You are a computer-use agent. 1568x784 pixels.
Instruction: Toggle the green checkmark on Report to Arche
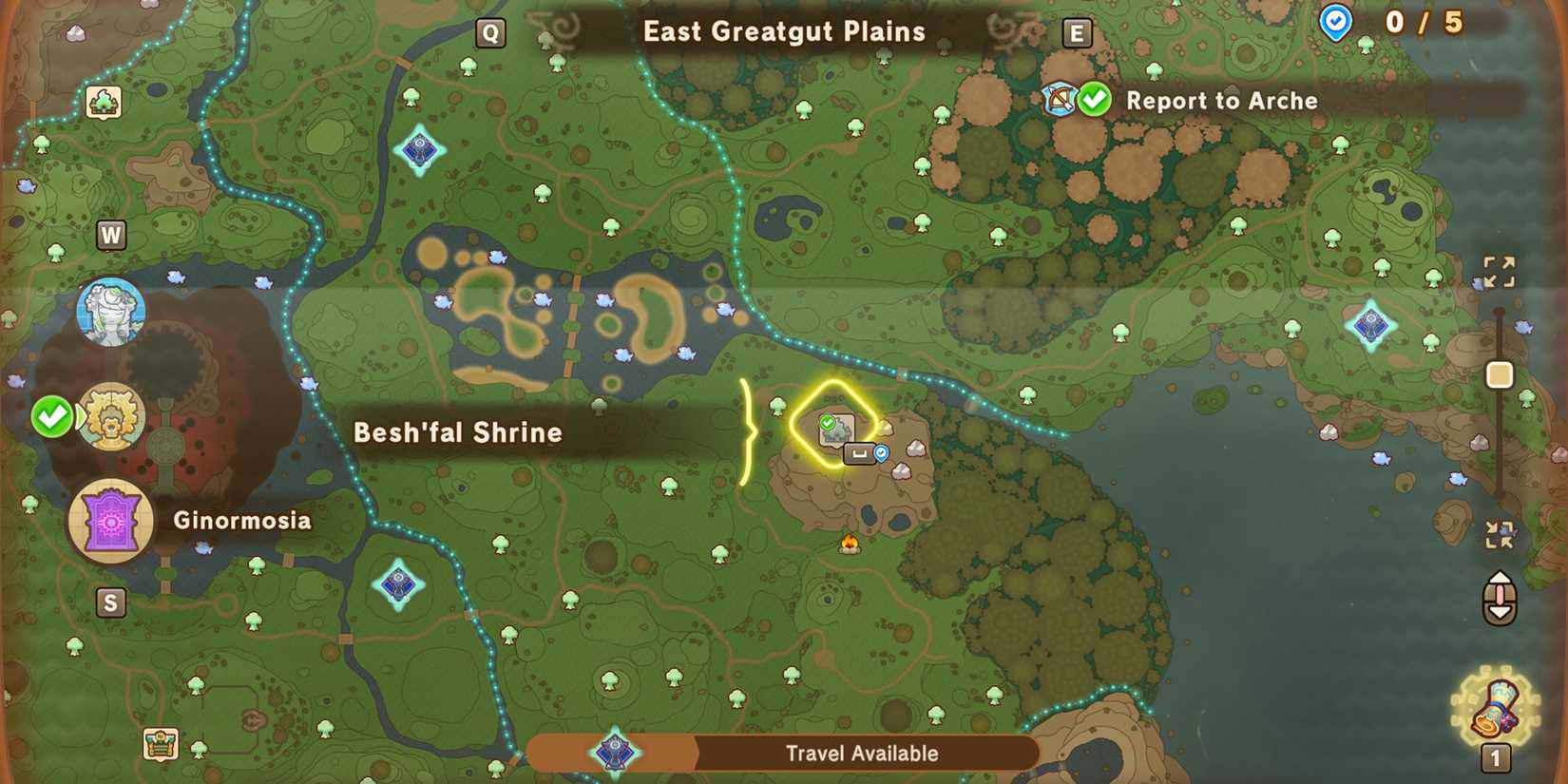click(x=1093, y=98)
